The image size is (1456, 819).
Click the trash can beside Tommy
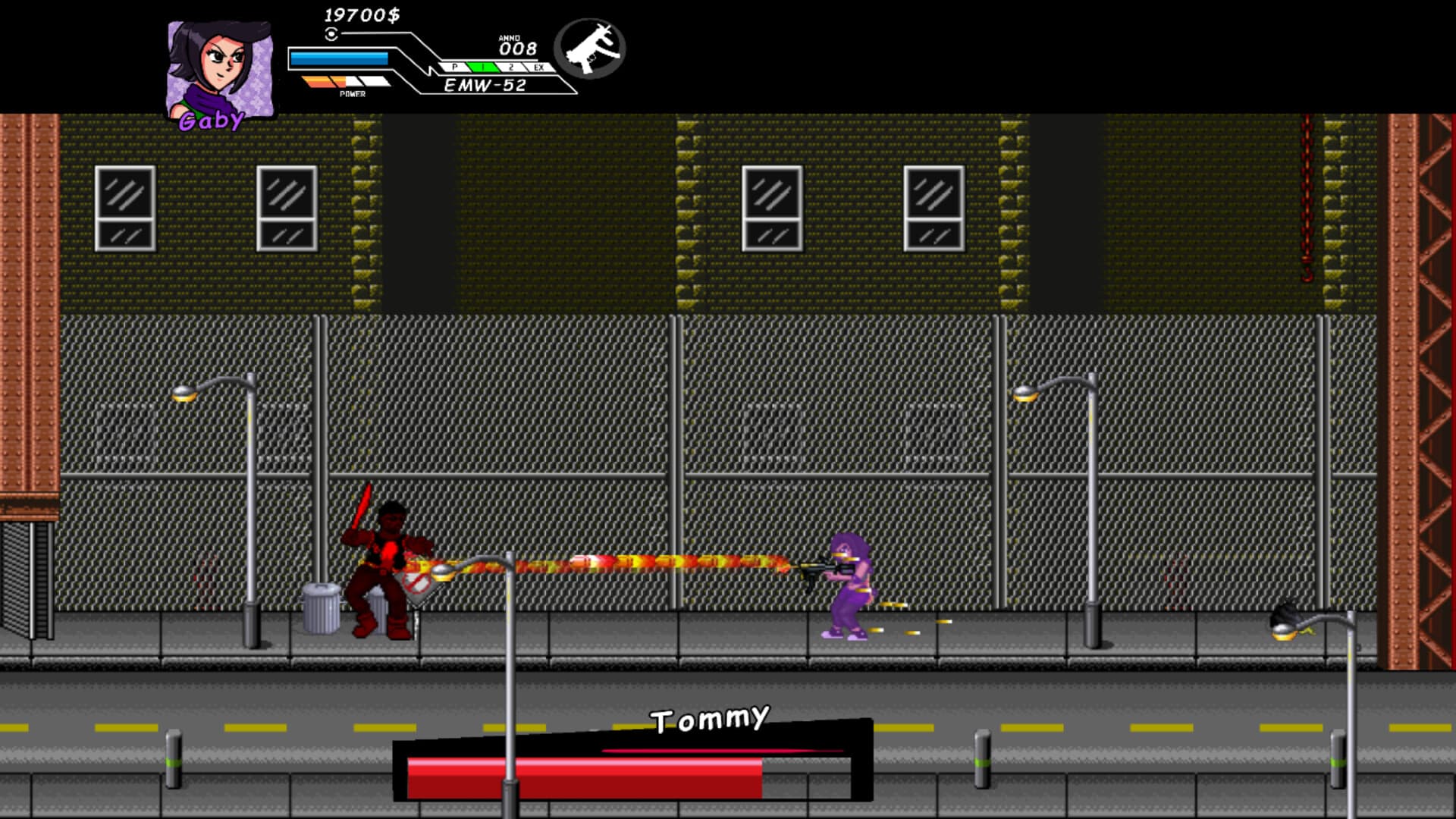[322, 607]
